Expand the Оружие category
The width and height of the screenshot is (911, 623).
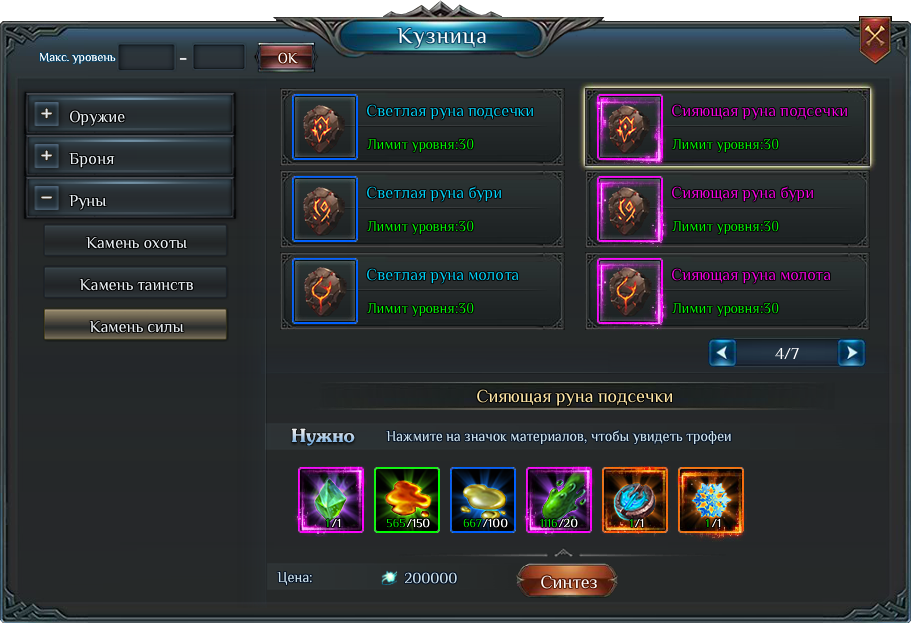click(47, 115)
